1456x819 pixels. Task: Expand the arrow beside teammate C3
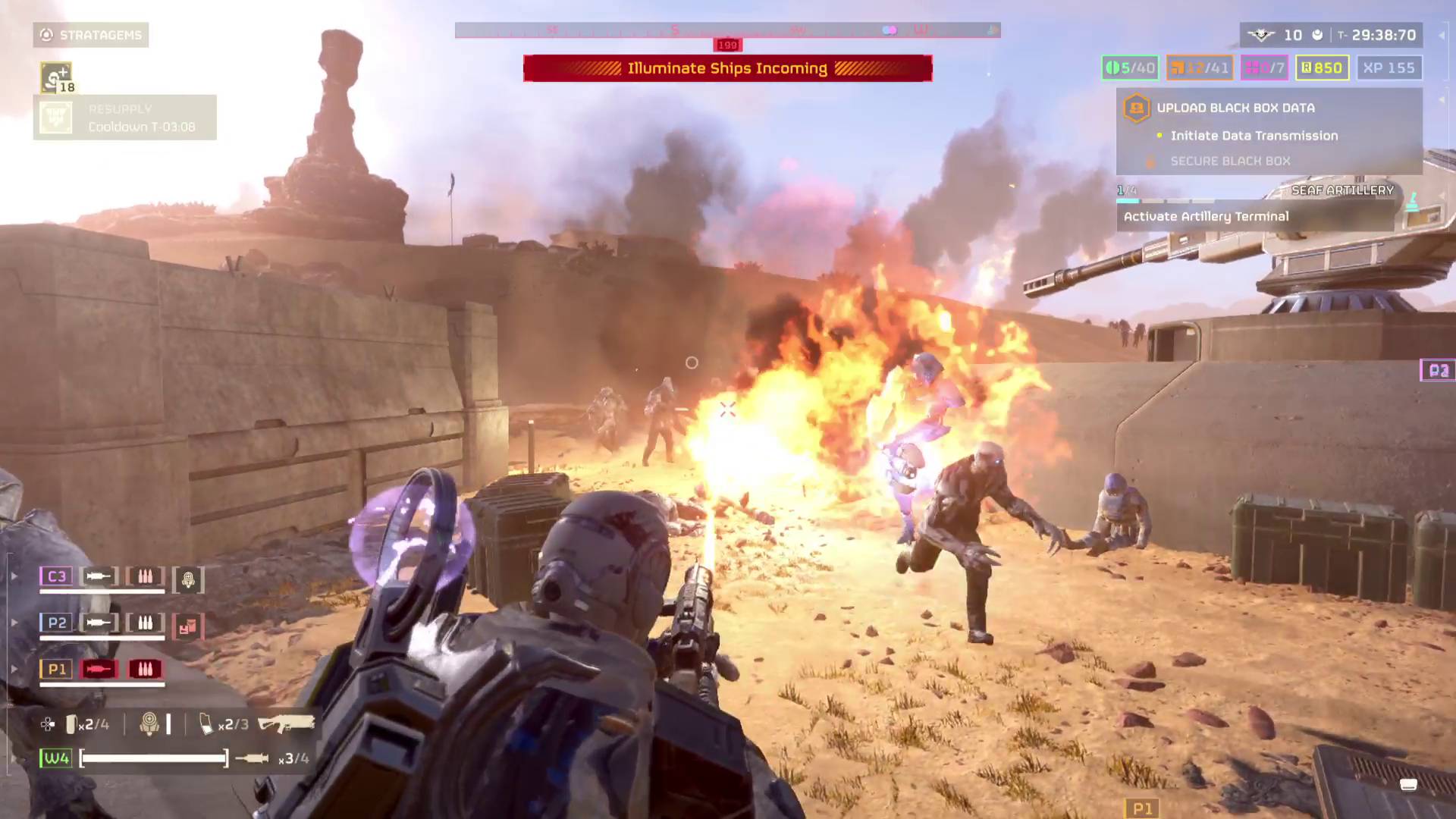tap(14, 576)
